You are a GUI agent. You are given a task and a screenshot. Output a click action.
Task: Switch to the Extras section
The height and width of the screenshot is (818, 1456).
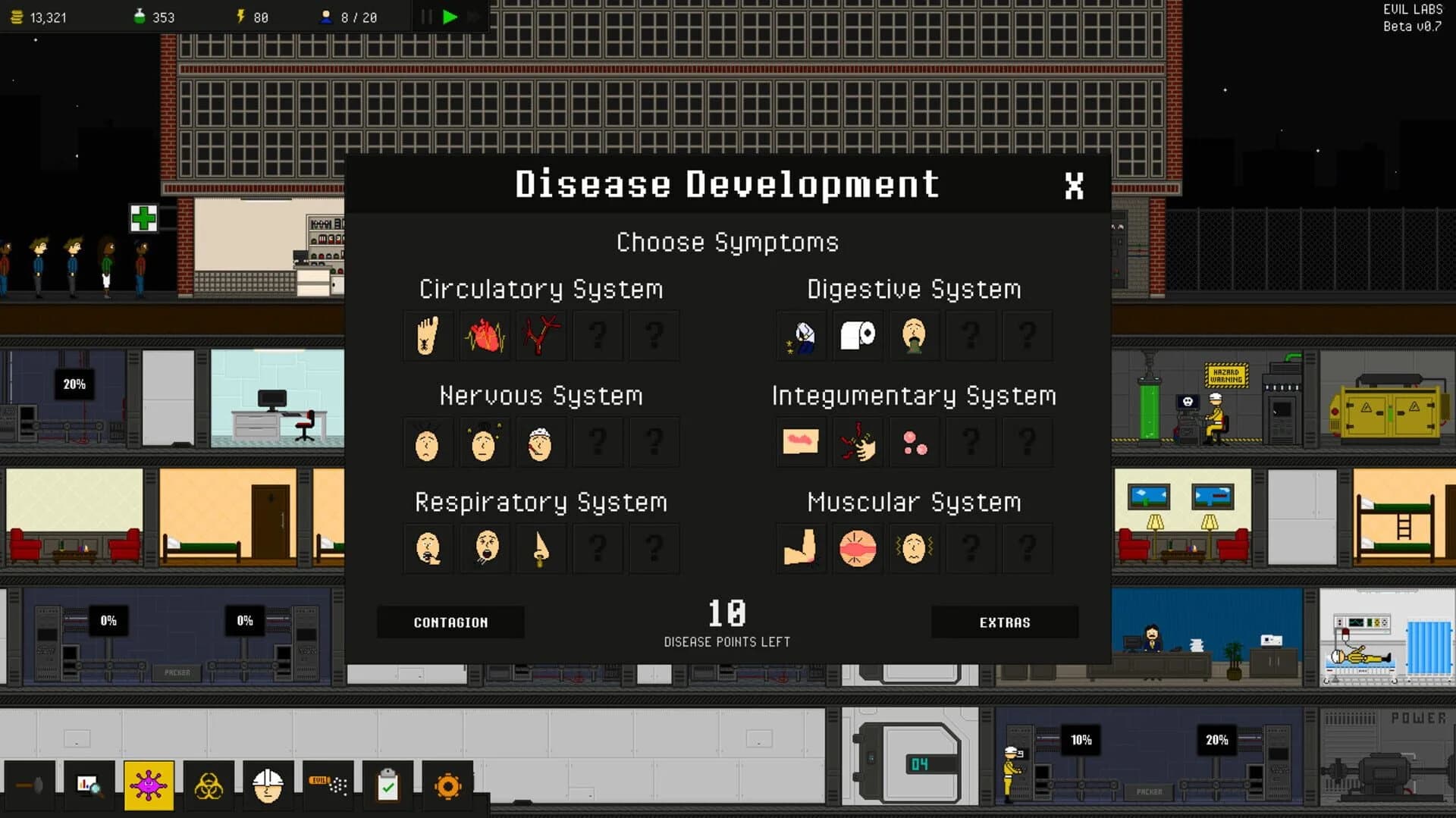1005,622
